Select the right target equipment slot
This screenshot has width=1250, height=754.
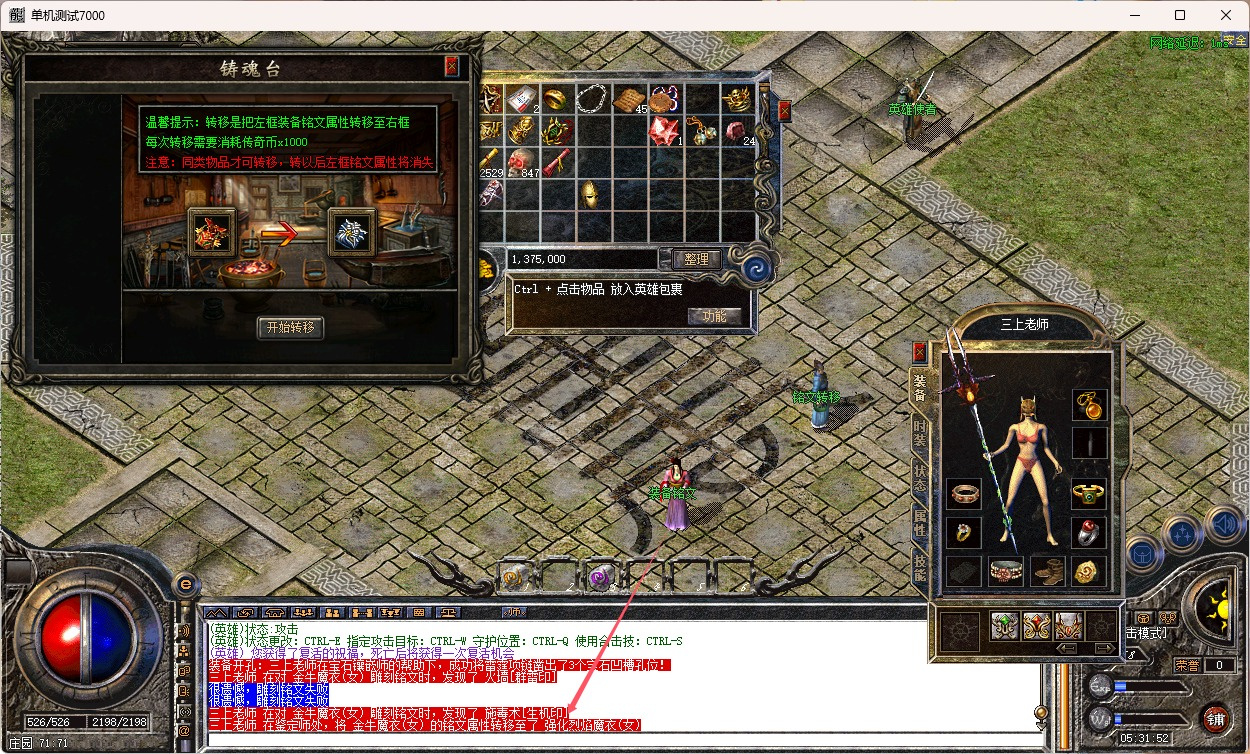352,232
